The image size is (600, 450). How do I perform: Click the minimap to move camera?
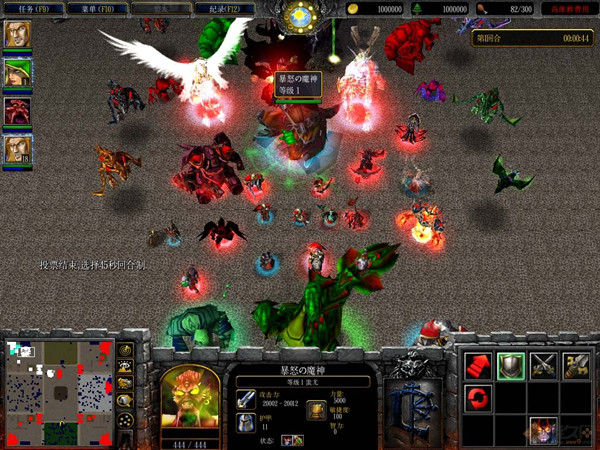(x=58, y=390)
